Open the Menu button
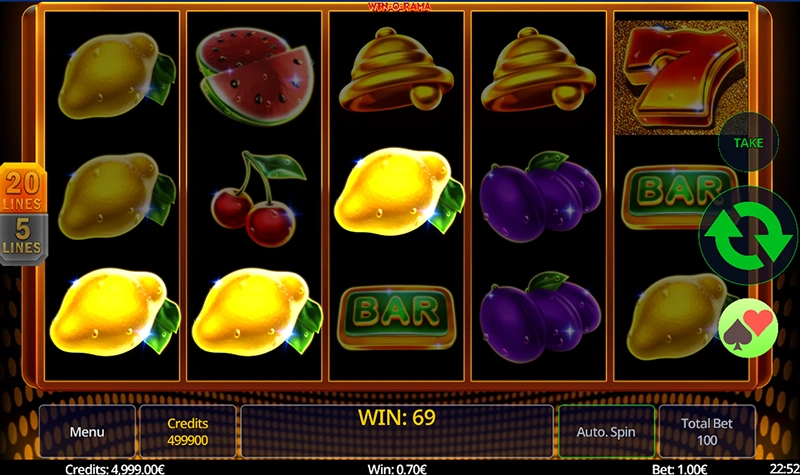800x475 pixels. tap(86, 431)
